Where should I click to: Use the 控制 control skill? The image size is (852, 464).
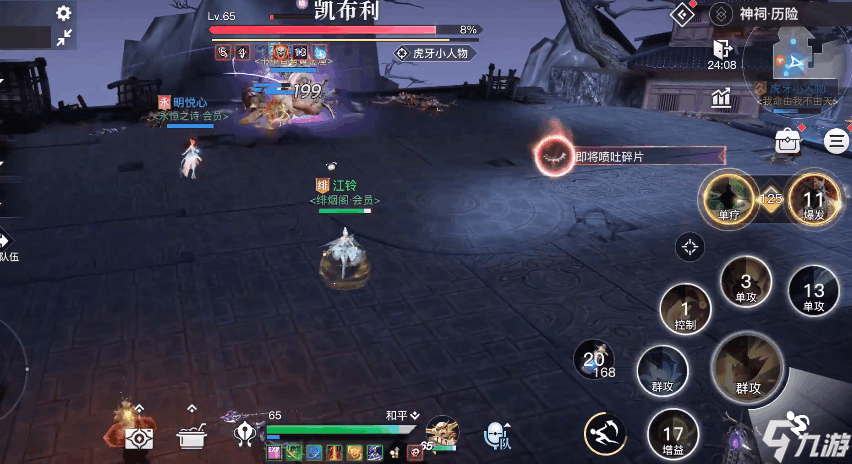685,308
